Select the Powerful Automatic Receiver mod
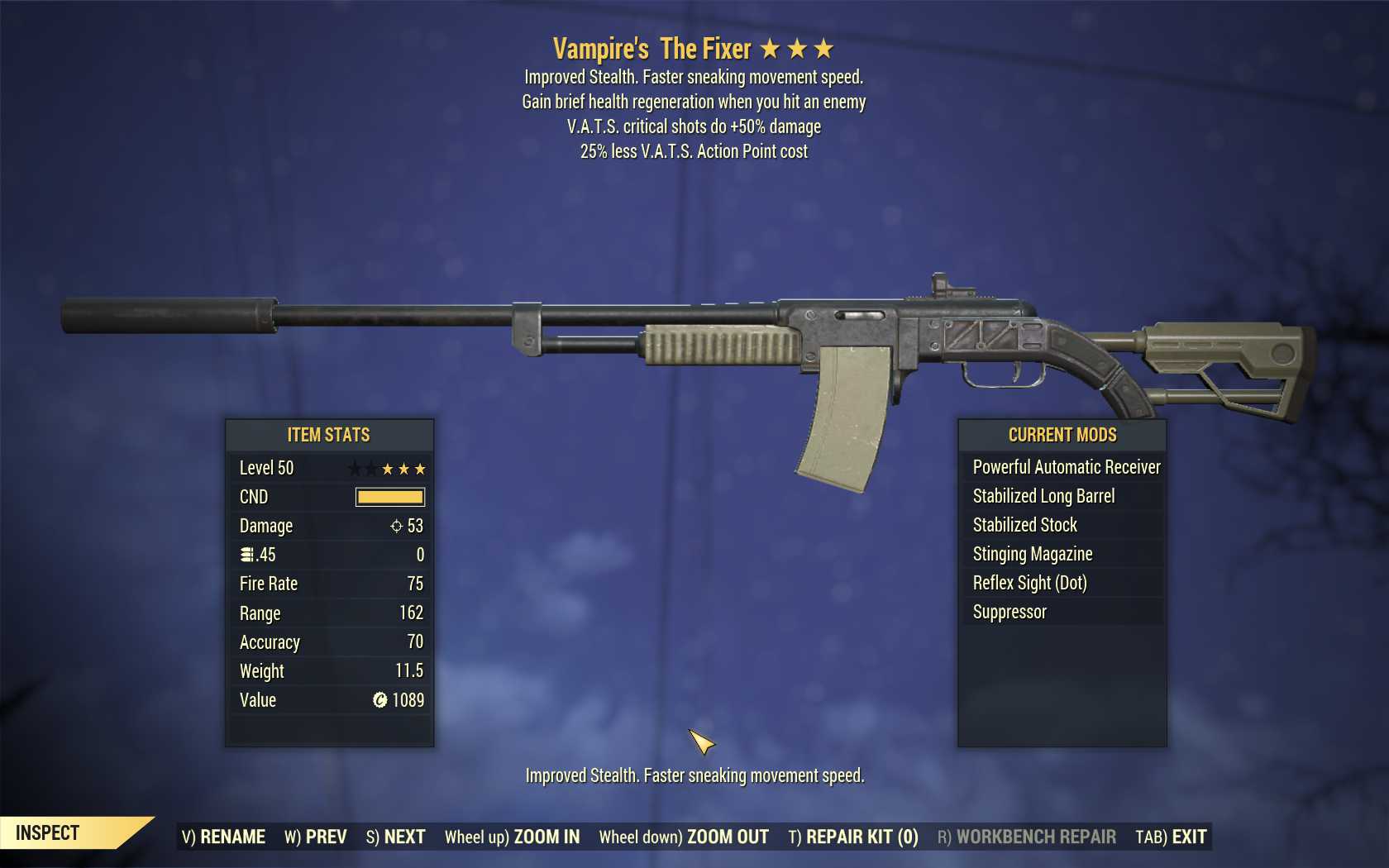Viewport: 1389px width, 868px height. click(x=1066, y=467)
